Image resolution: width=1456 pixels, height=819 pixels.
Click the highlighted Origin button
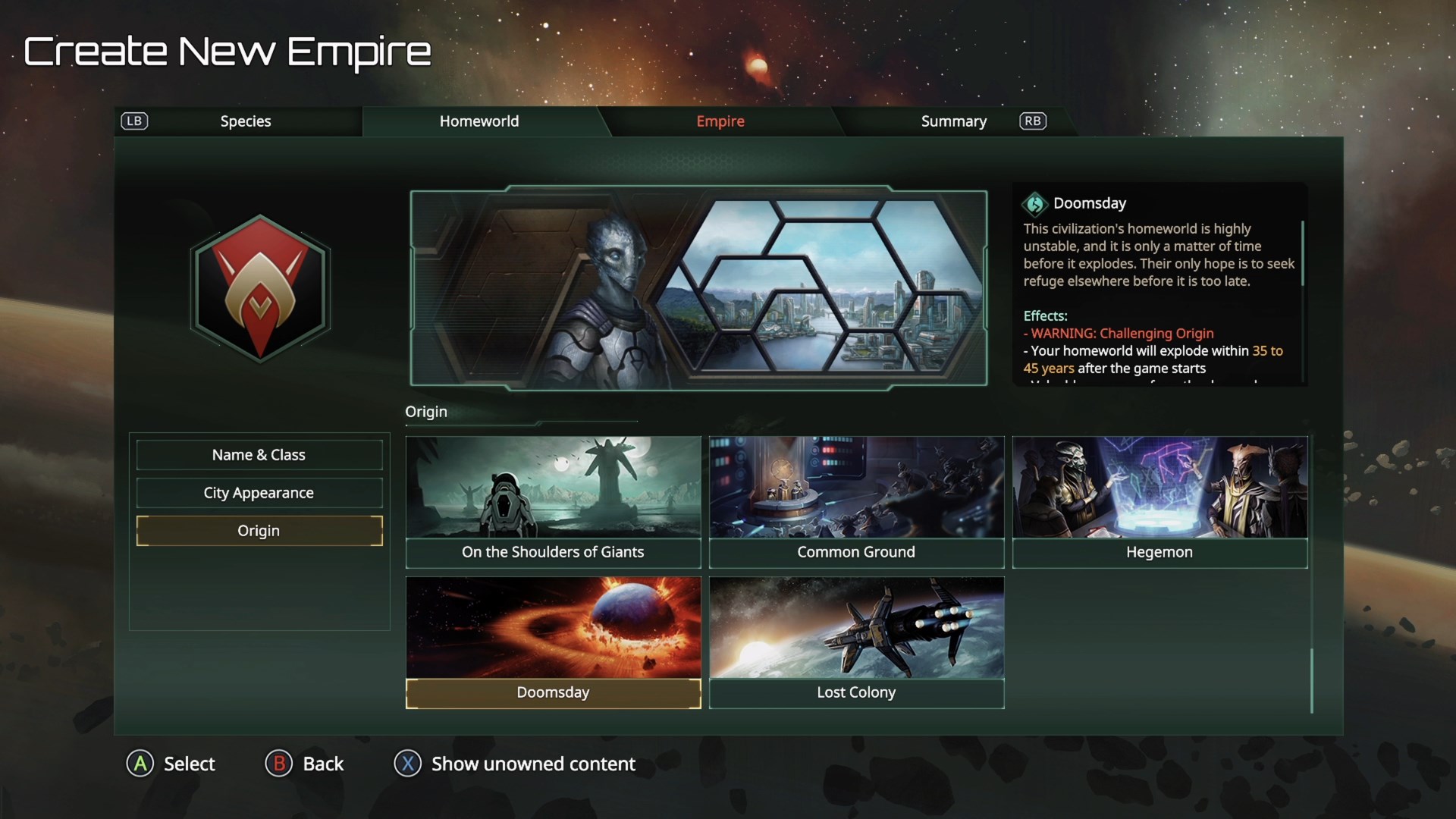259,531
